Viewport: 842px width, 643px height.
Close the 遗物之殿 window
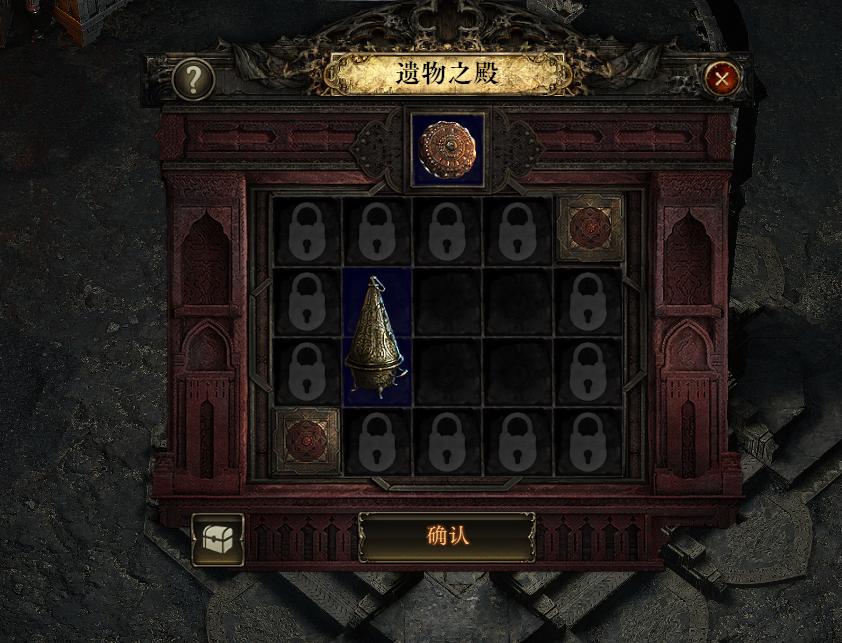(721, 78)
